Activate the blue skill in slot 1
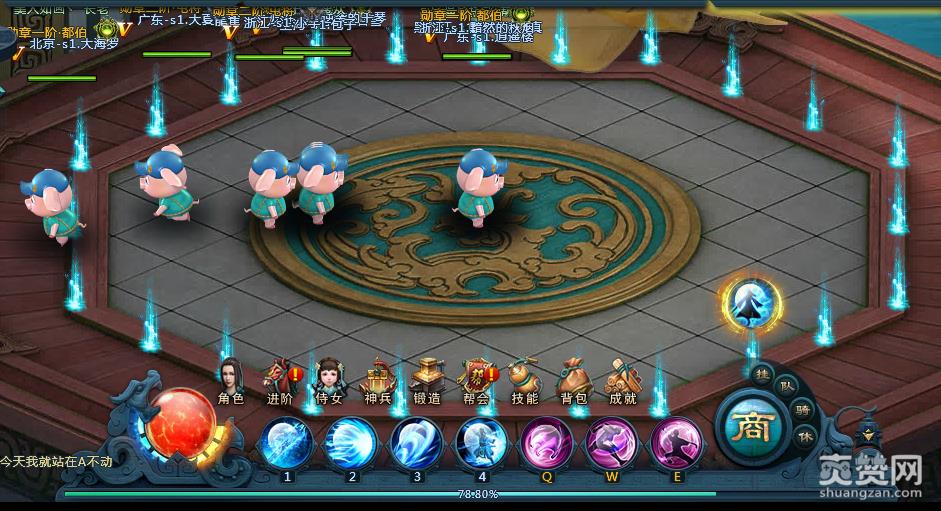Screen dimensions: 941x511 pos(288,443)
